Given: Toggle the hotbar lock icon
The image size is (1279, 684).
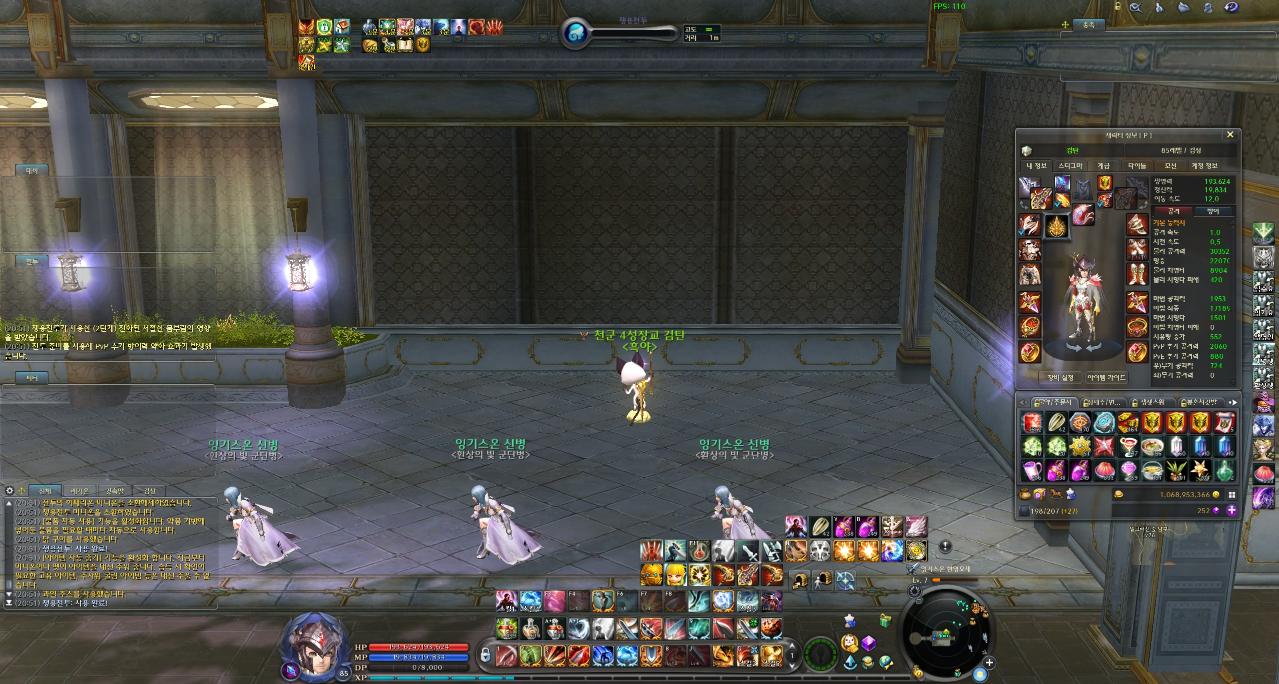Looking at the screenshot, I should point(486,655).
